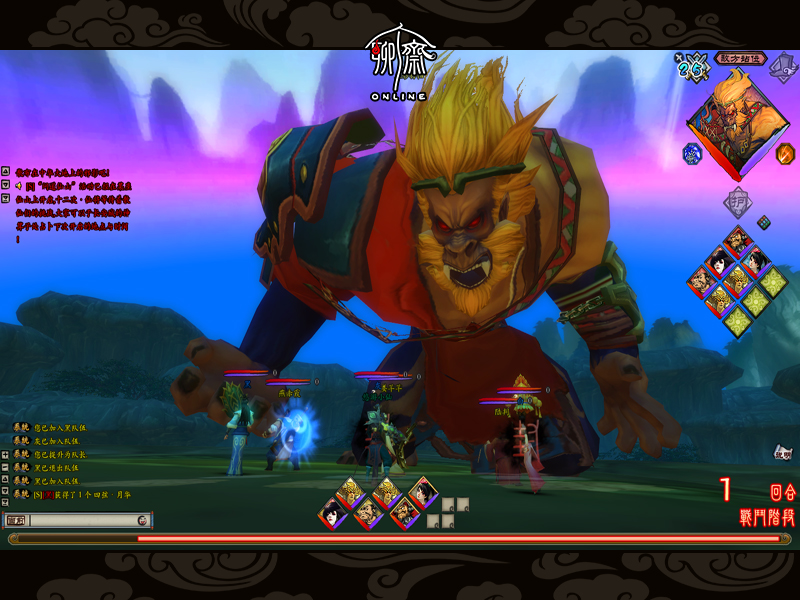Pick the pale-faced woman portrait at bottom left
Screen dimensions: 800x600
pyautogui.click(x=333, y=514)
